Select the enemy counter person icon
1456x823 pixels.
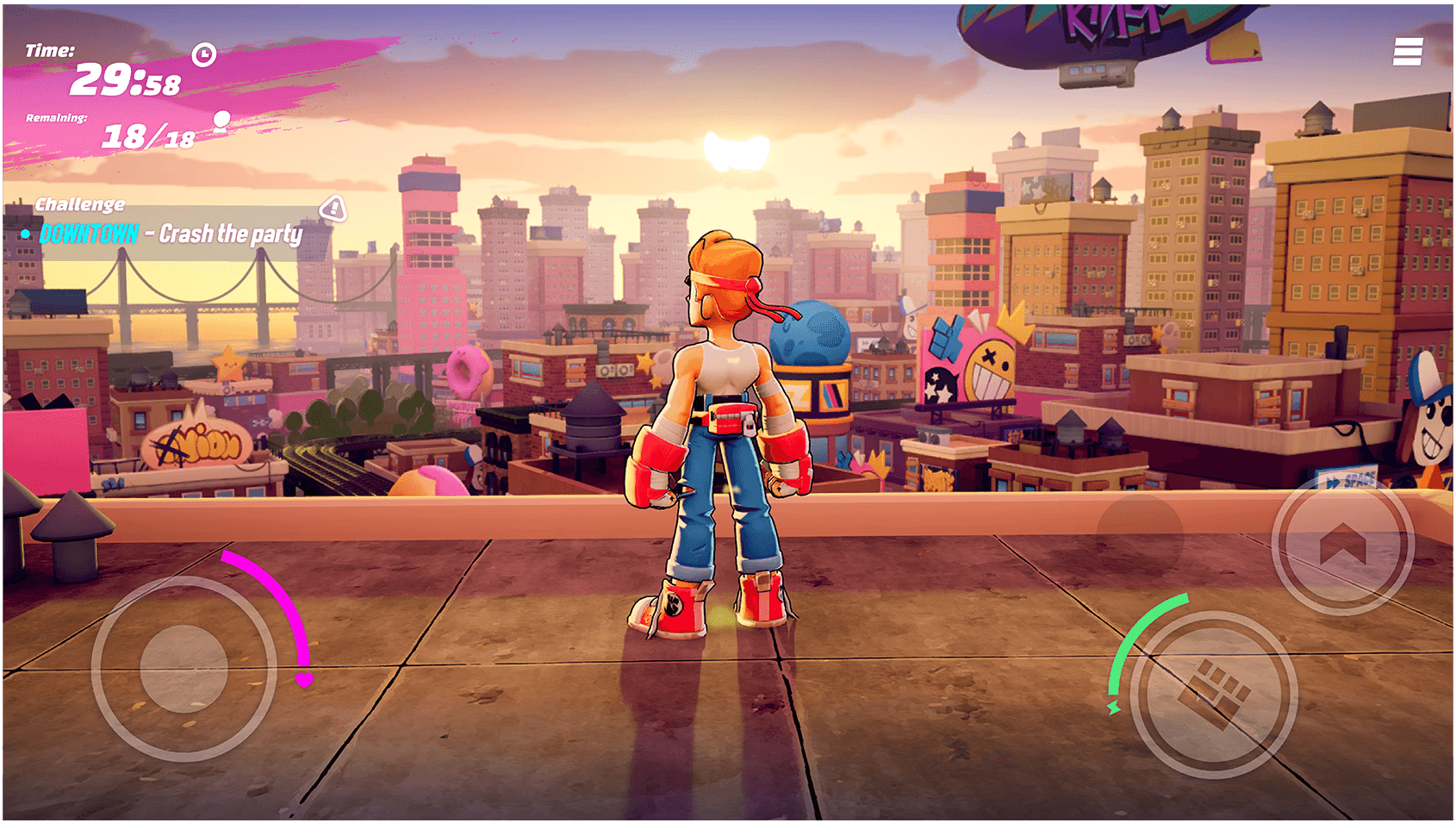(222, 121)
